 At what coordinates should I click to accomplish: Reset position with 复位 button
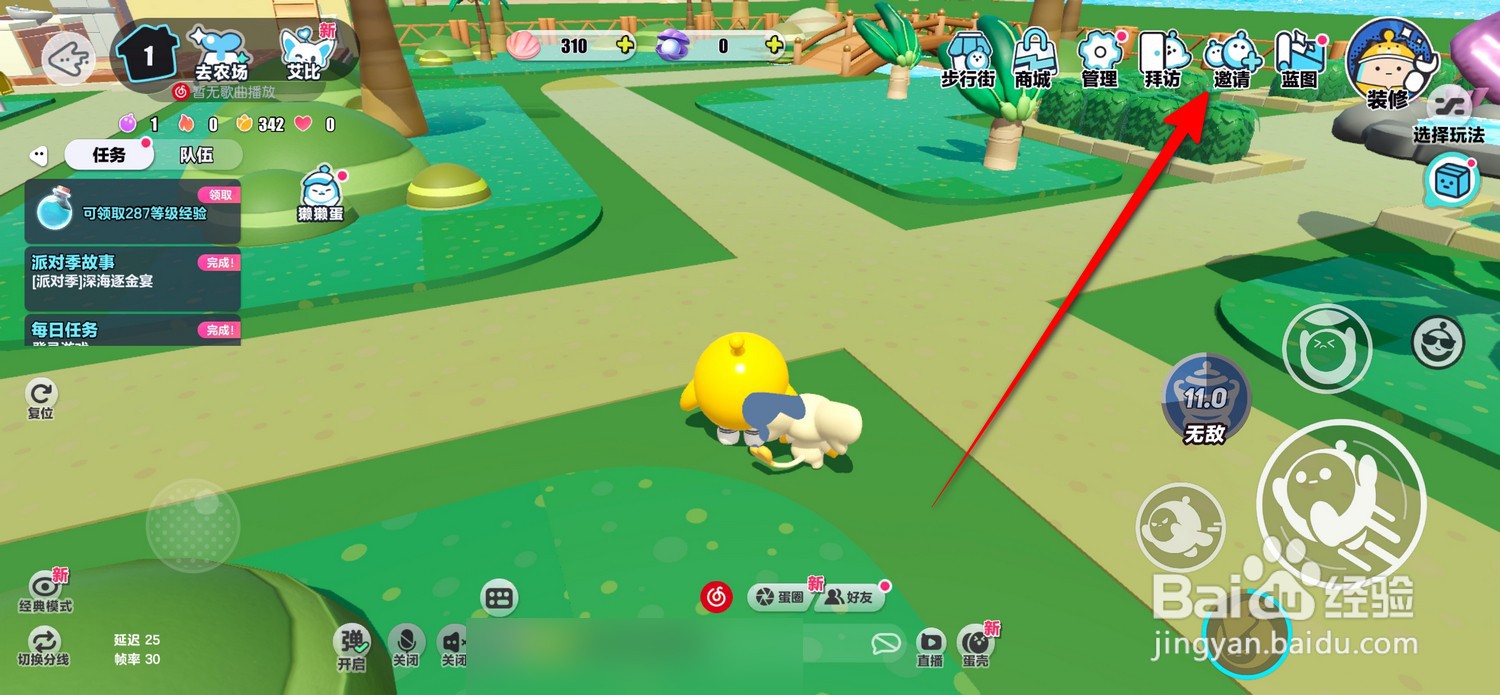pyautogui.click(x=41, y=398)
